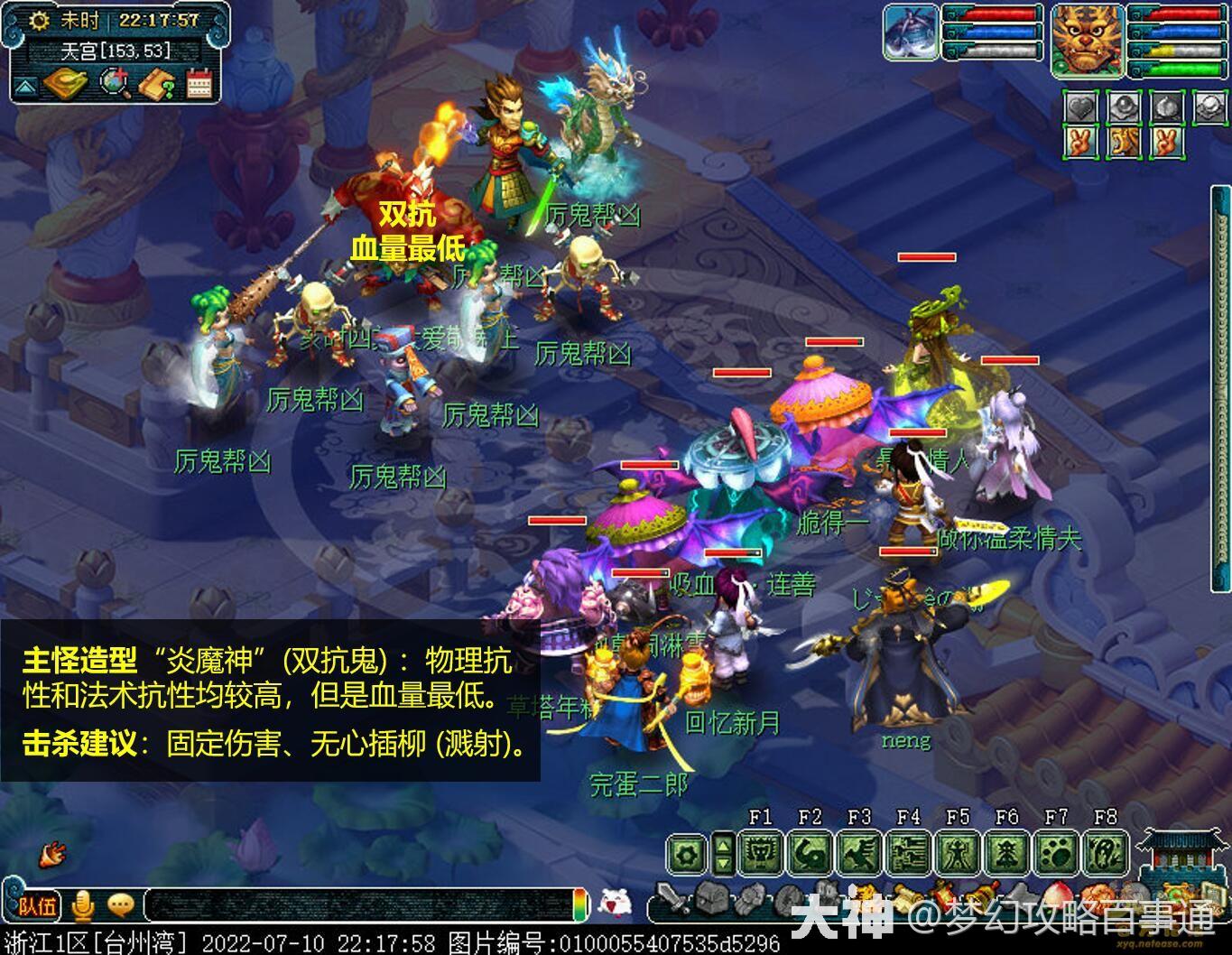1232x955 pixels.
Task: Click the chat bubble icon in bottom bar
Action: click(x=122, y=906)
